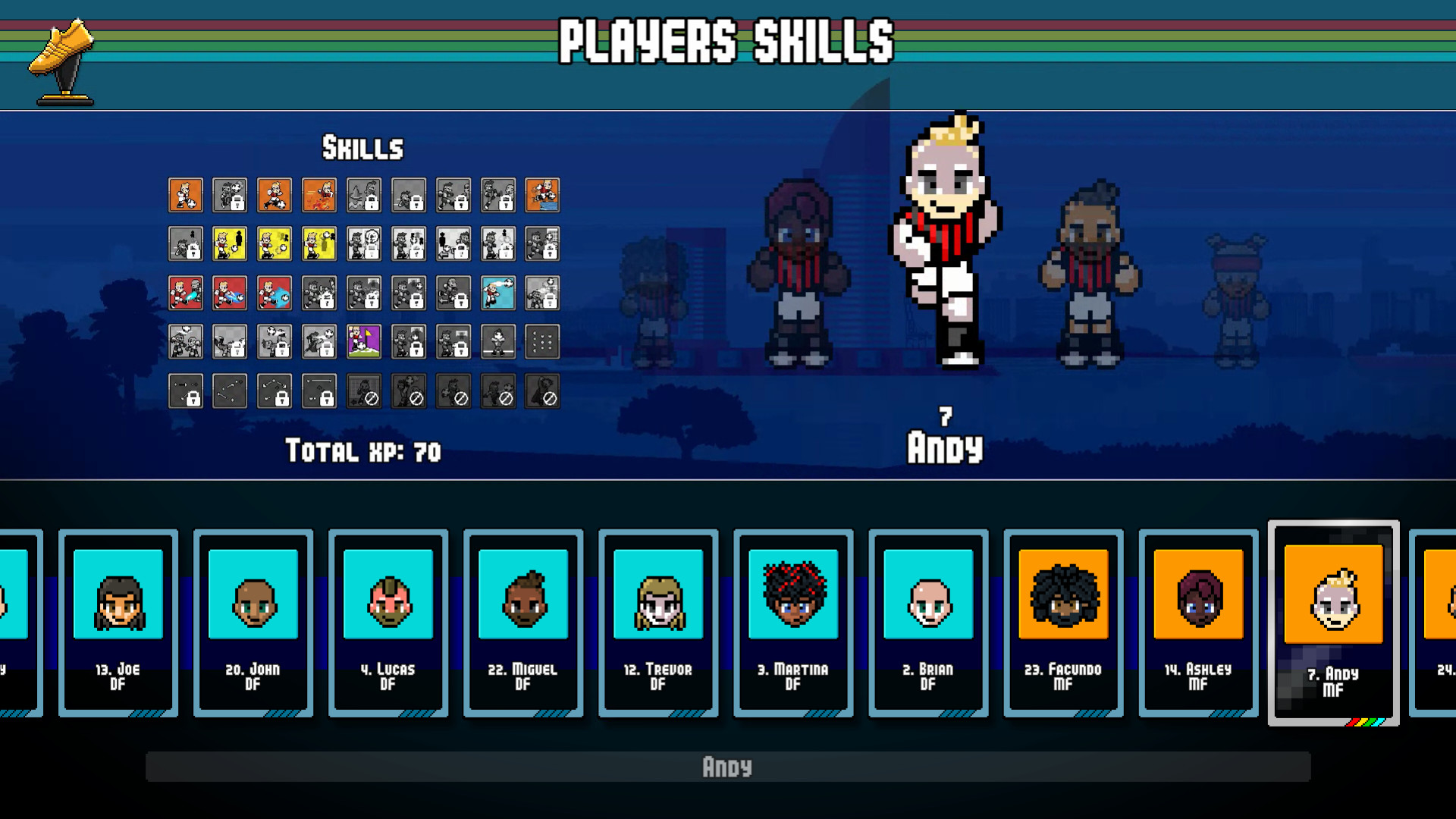Select the 20. John DF card
Viewport: 1456px width, 819px height.
tap(253, 622)
